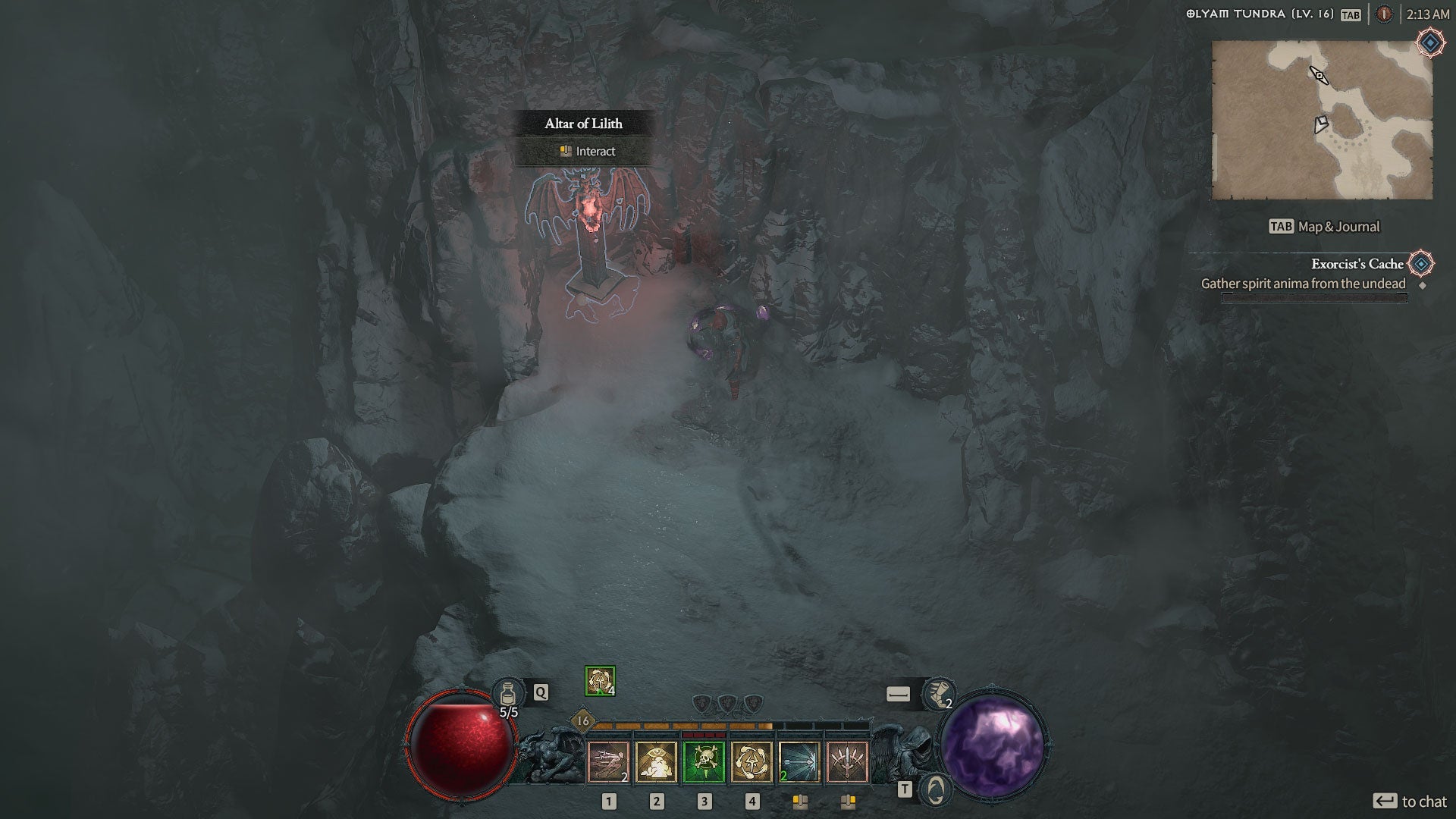Activate the eye and smoke cloud skill
Viewport: 1456px width, 819px height.
point(657,761)
